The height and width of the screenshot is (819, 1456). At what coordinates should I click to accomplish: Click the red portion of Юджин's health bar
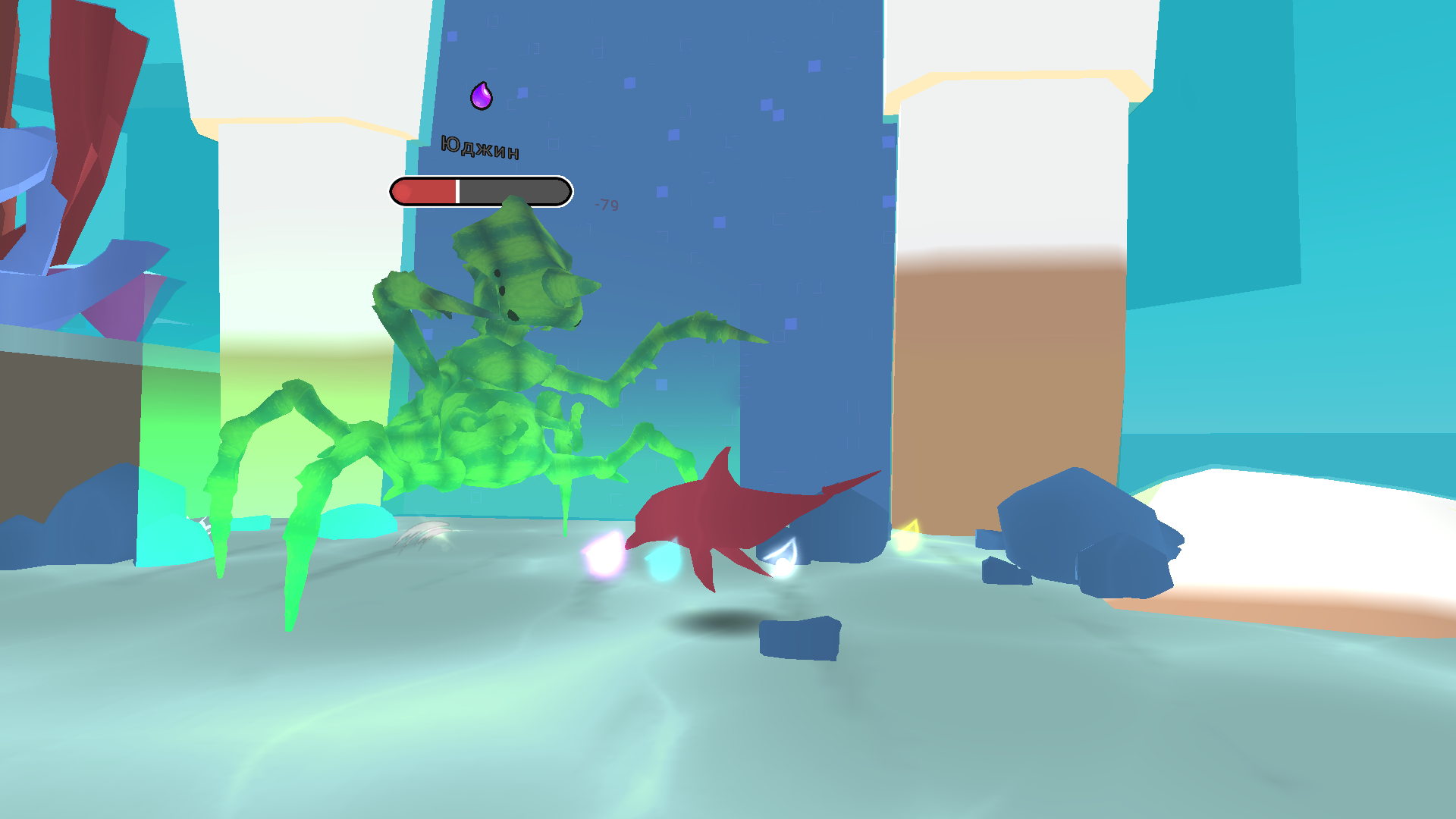click(425, 191)
